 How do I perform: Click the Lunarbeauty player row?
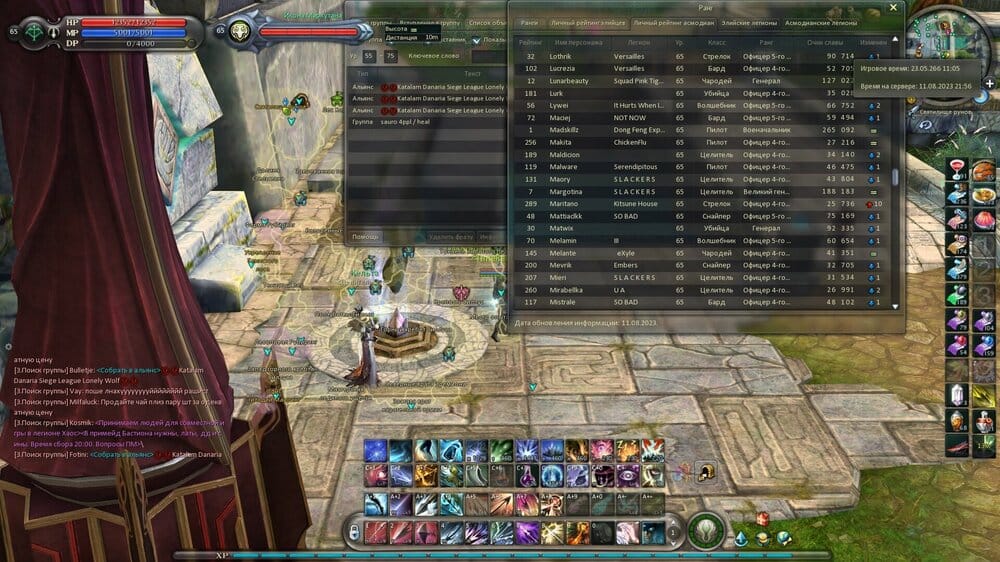click(x=570, y=80)
